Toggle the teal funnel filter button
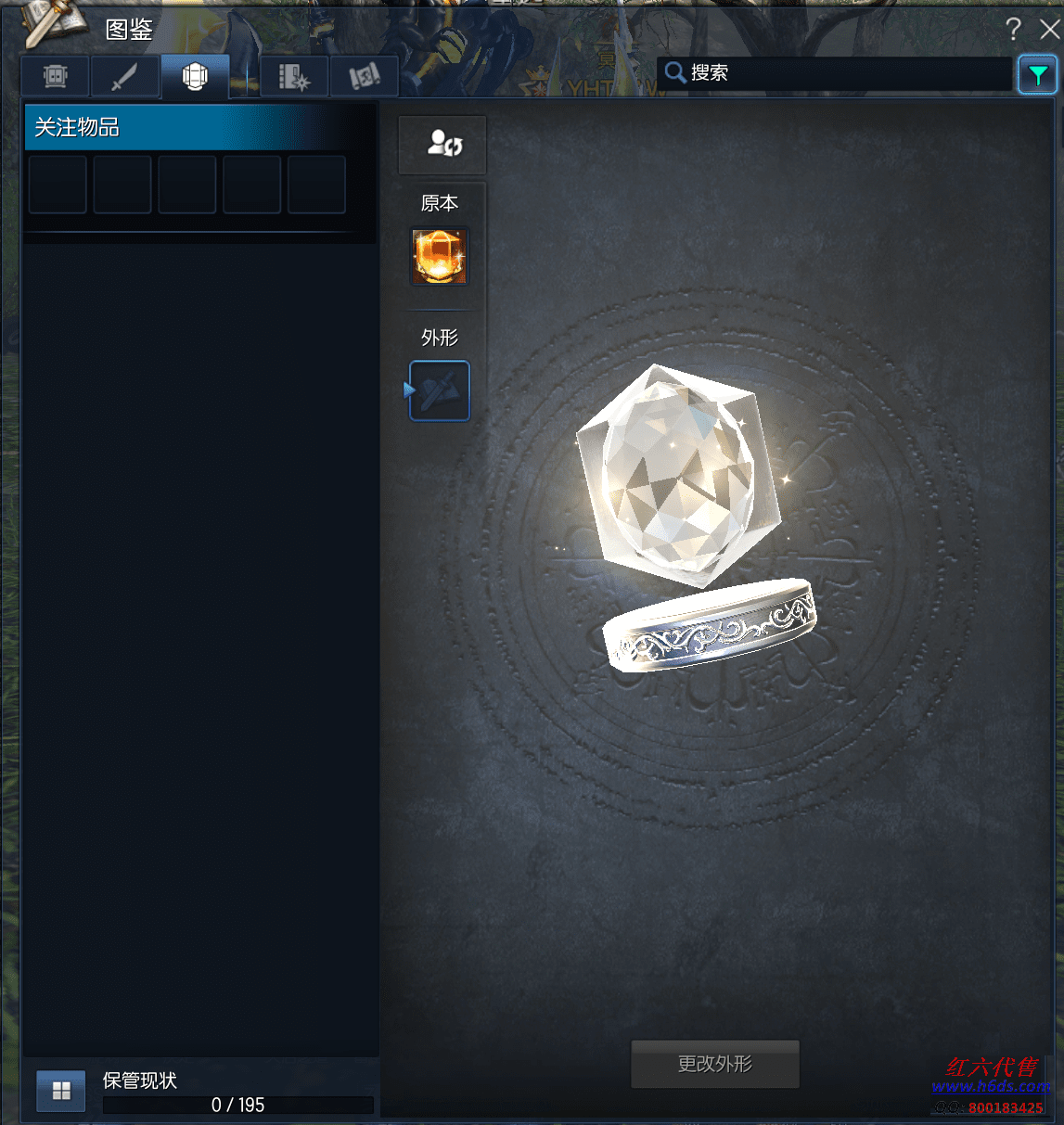The image size is (1064, 1125). [1037, 75]
